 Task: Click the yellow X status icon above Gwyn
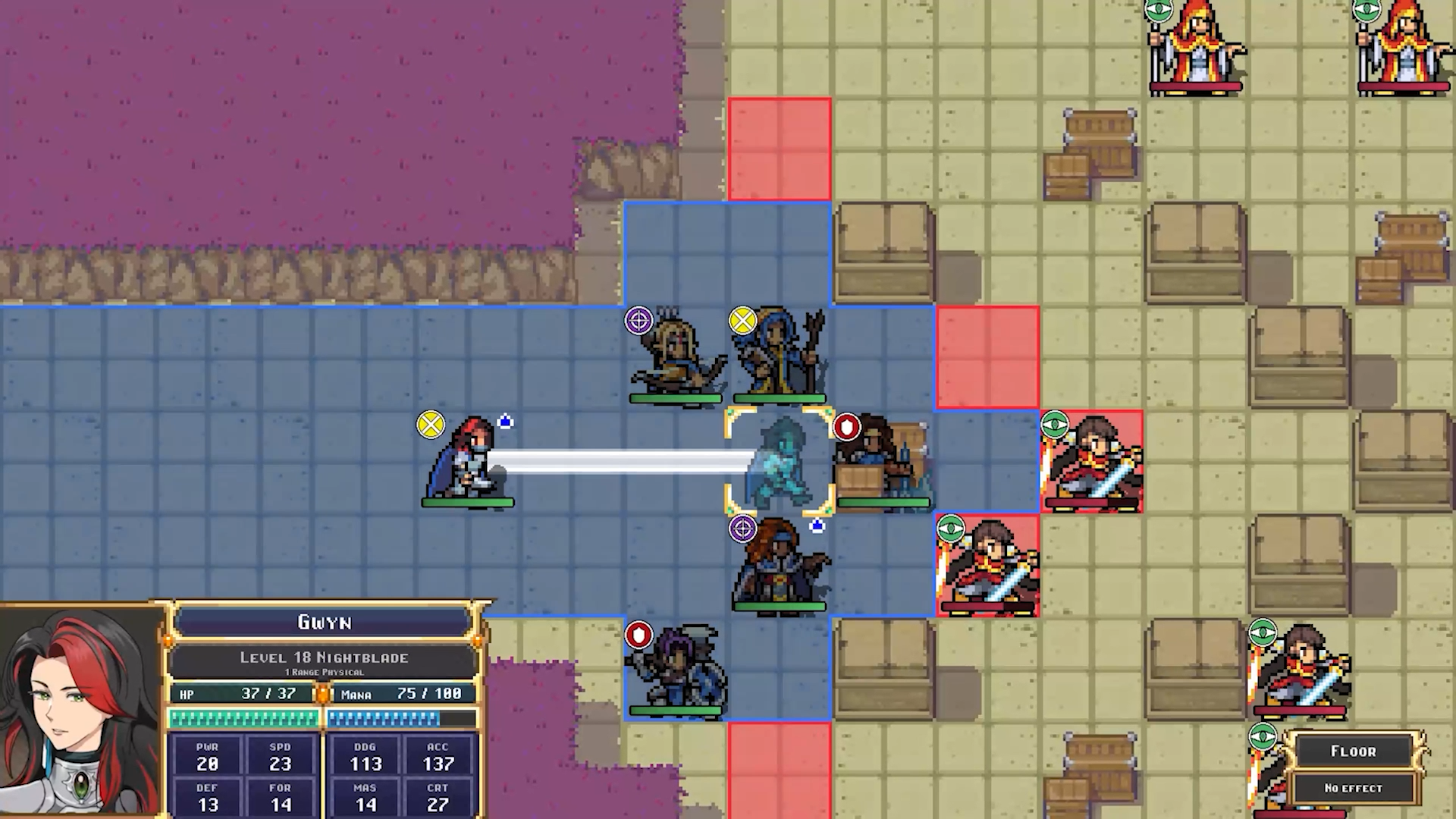(430, 425)
